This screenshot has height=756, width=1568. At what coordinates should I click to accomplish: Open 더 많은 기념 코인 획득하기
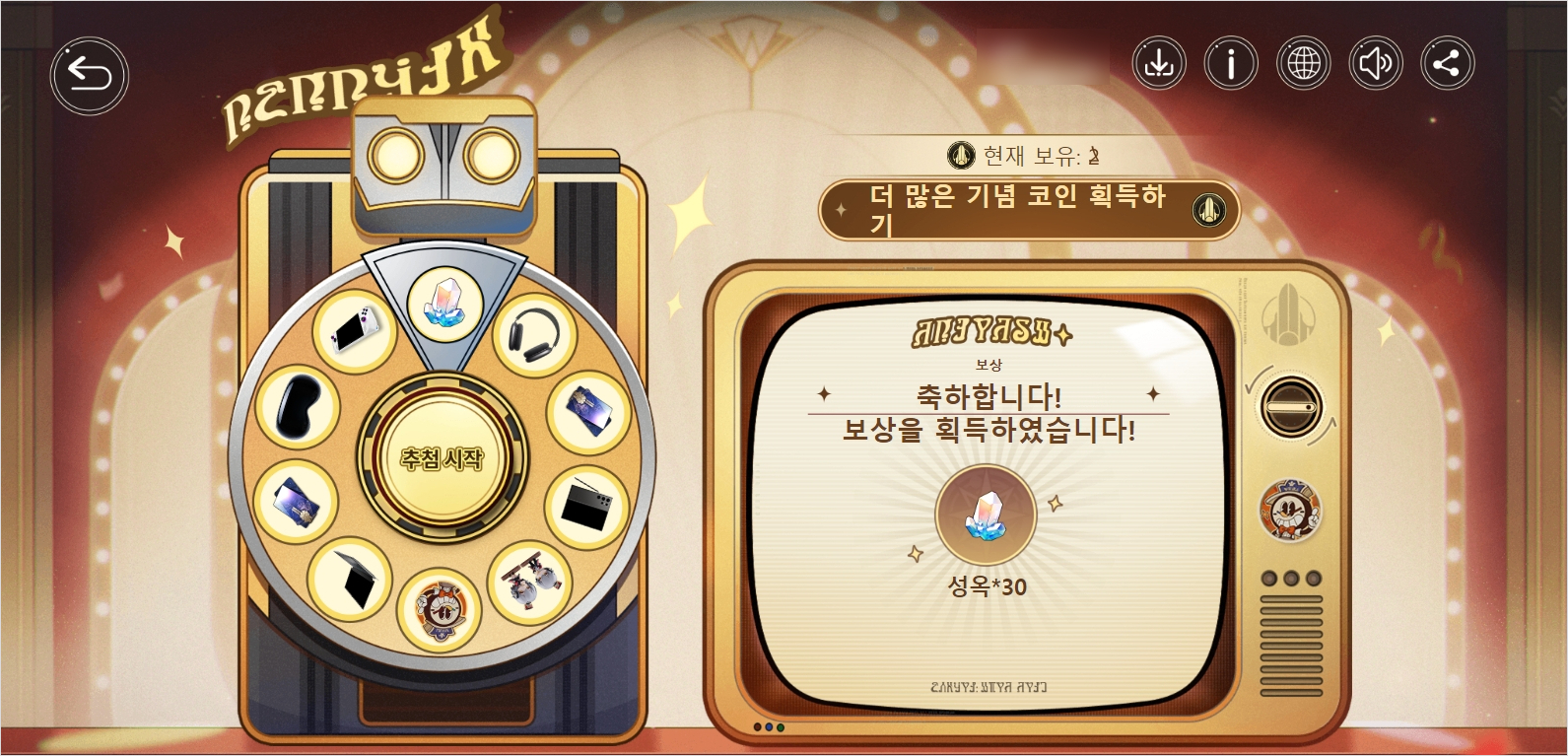[x=1028, y=211]
